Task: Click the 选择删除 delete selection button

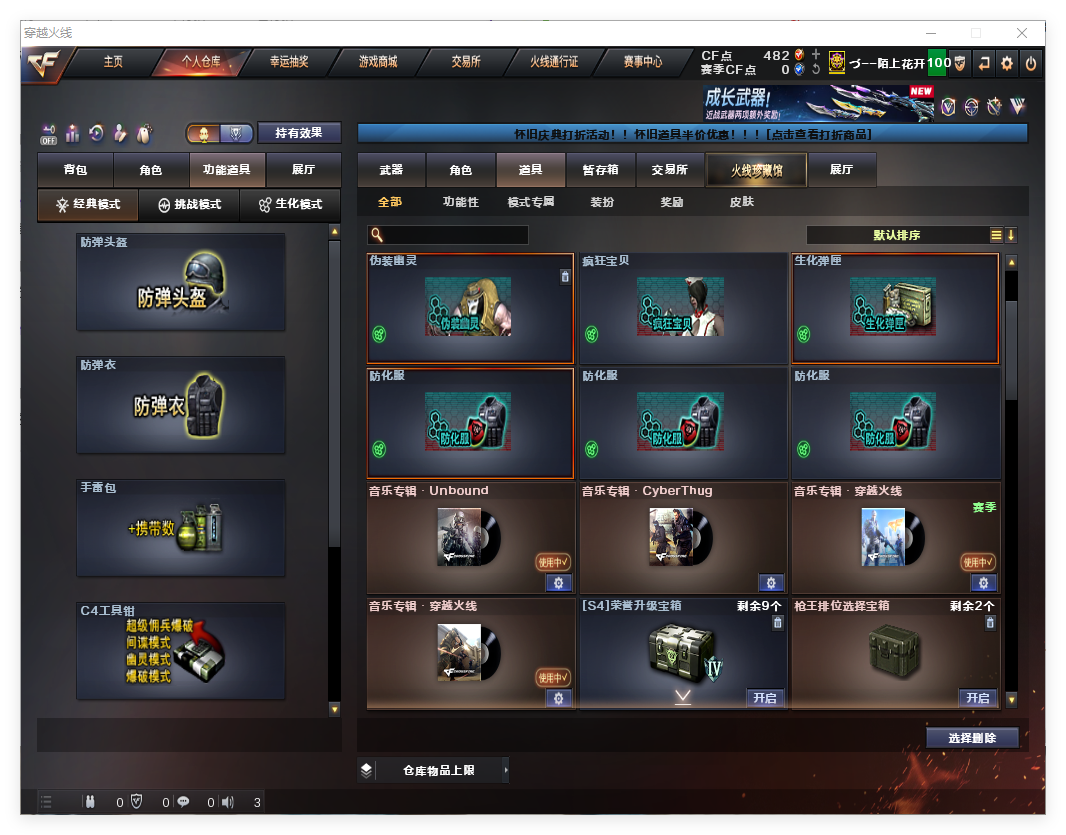Action: (972, 738)
